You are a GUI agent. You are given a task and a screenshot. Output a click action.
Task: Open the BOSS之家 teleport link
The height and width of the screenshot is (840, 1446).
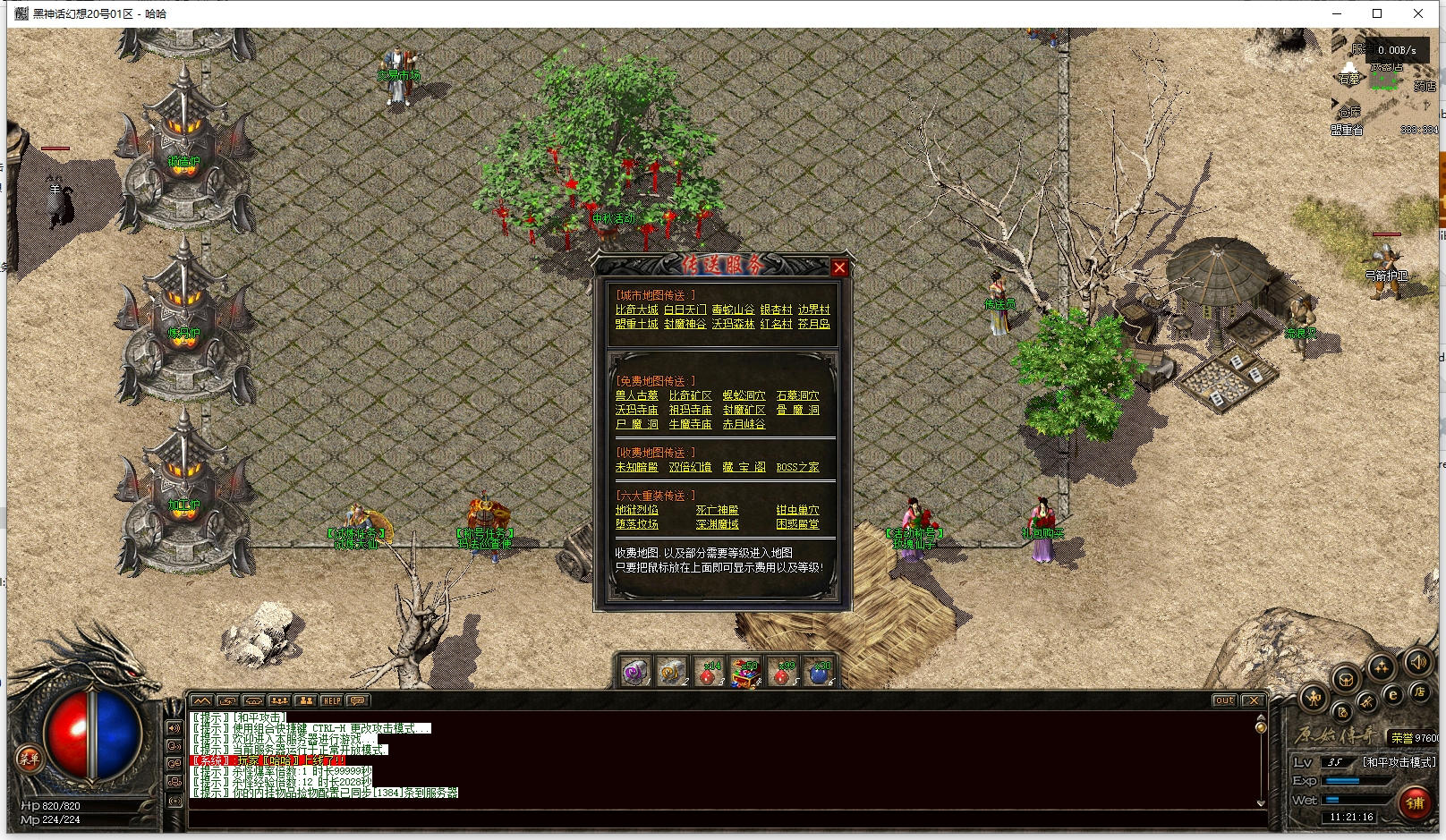click(797, 467)
